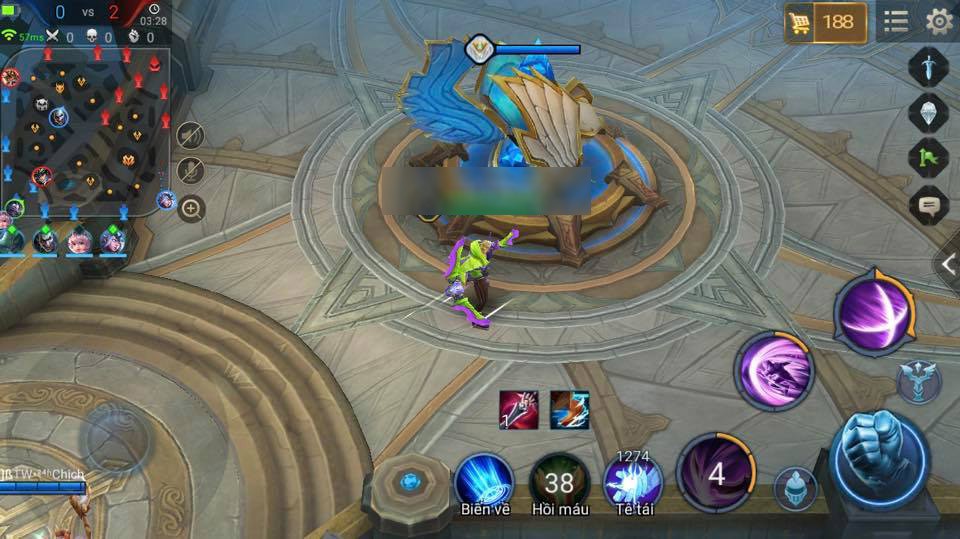Send the green flag gather signal
Screen dimensions: 960x539
pos(927,158)
